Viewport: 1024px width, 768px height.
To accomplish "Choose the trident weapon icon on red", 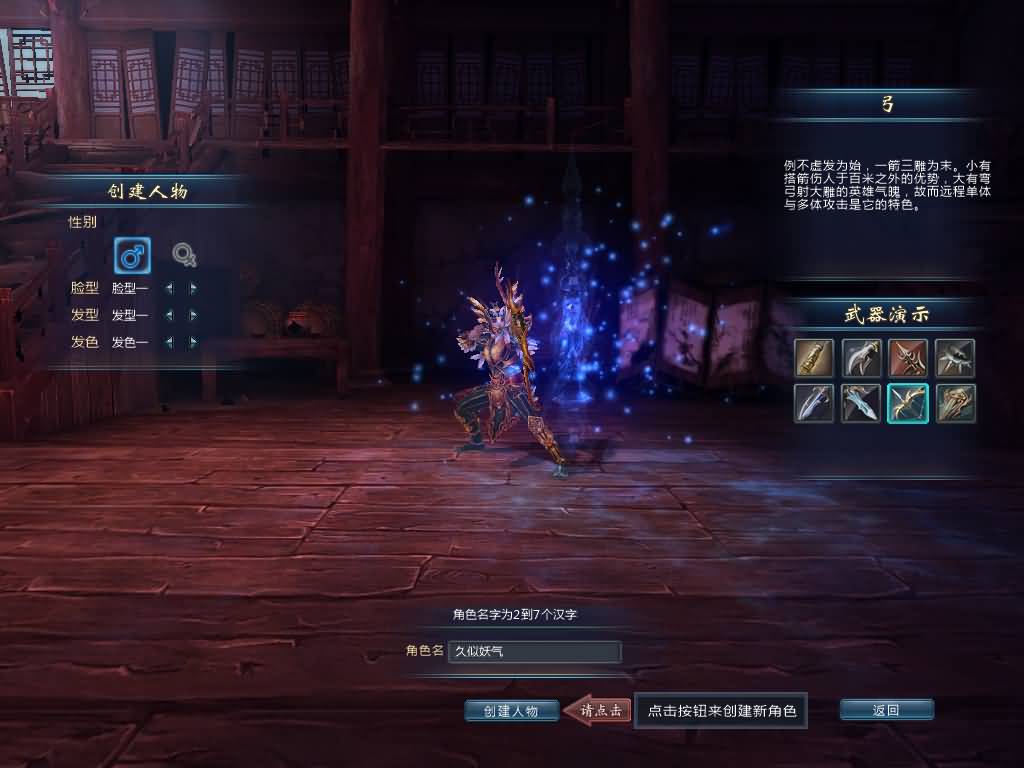I will click(x=908, y=358).
